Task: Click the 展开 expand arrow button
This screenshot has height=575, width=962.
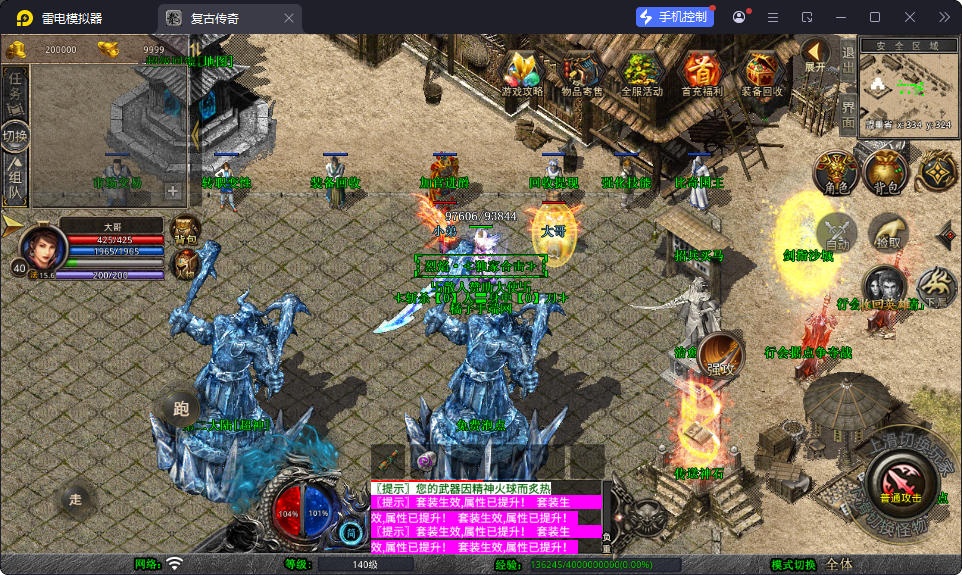Action: coord(816,56)
